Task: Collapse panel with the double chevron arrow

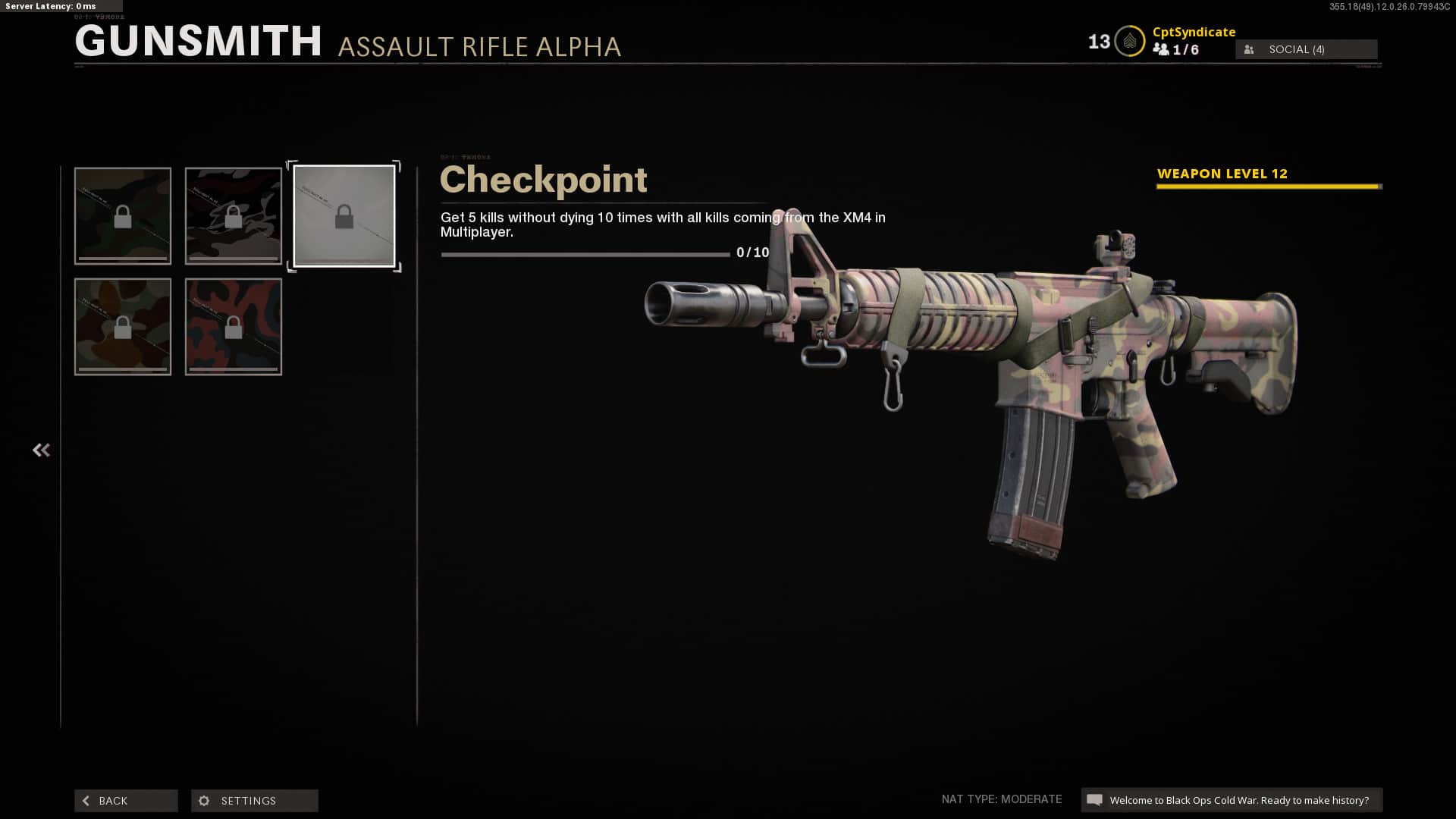Action: pos(41,450)
